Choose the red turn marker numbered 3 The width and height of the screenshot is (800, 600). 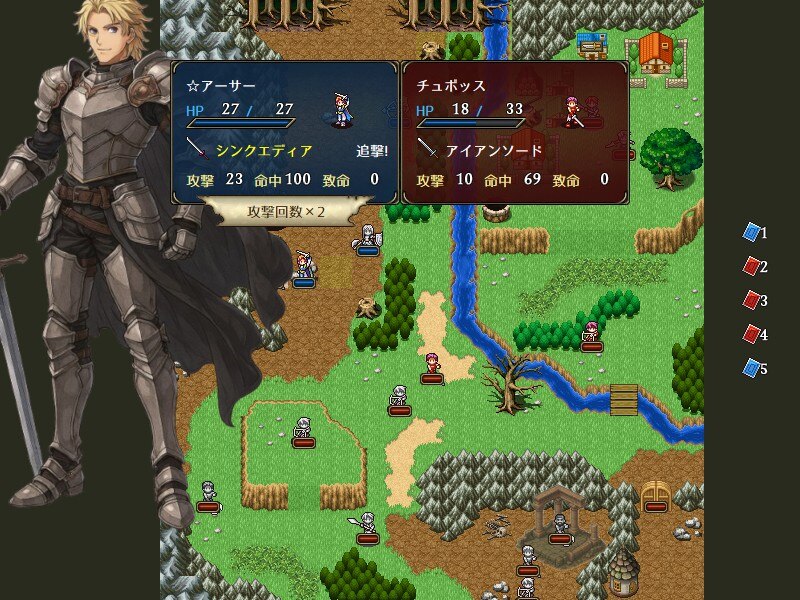752,300
